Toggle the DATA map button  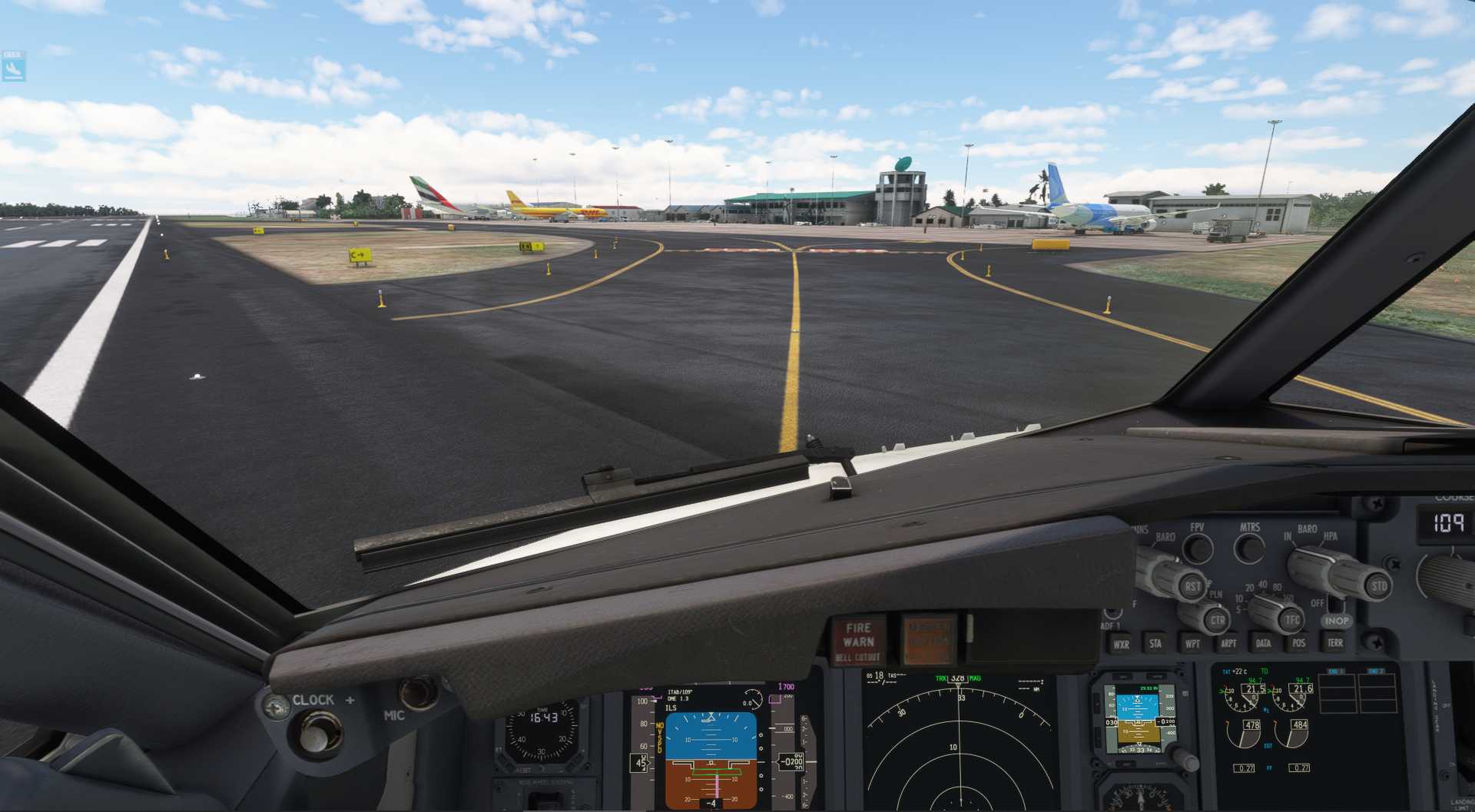coord(1263,643)
